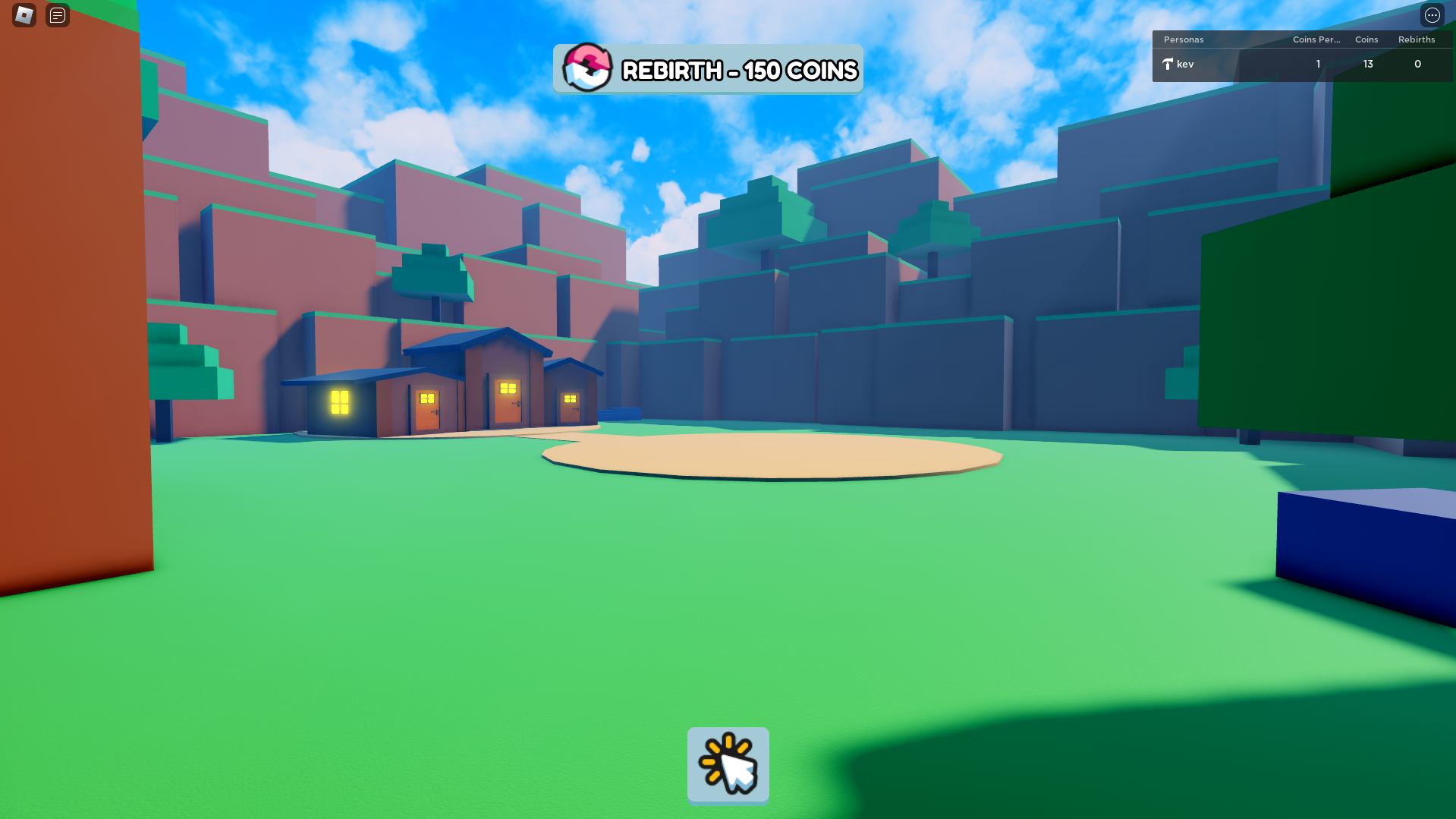
Task: Open the emotes menu in the top-right corner
Action: [1432, 15]
